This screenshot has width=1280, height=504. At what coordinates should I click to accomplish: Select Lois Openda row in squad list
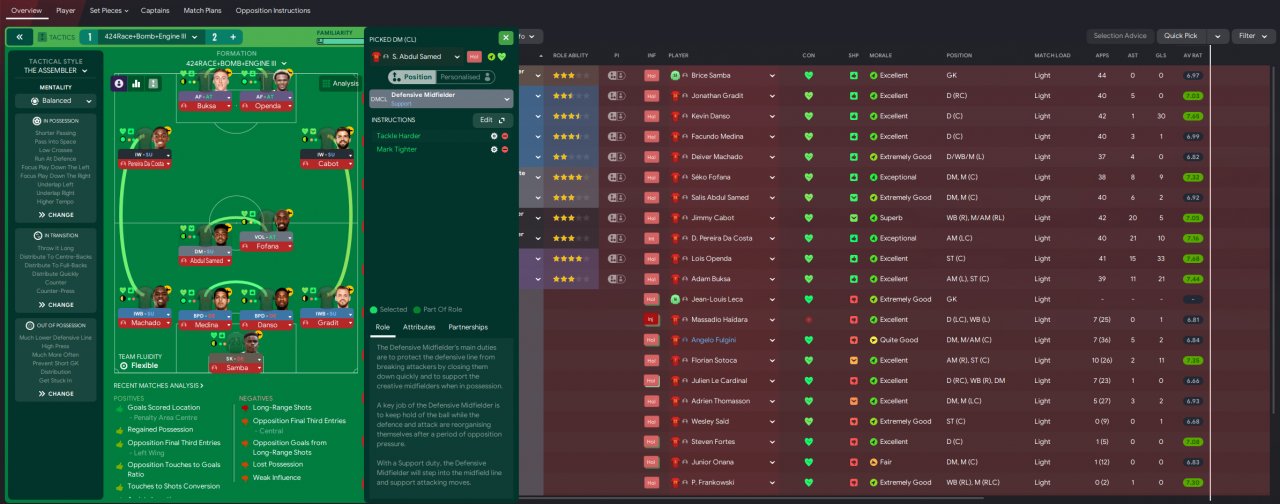(712, 258)
